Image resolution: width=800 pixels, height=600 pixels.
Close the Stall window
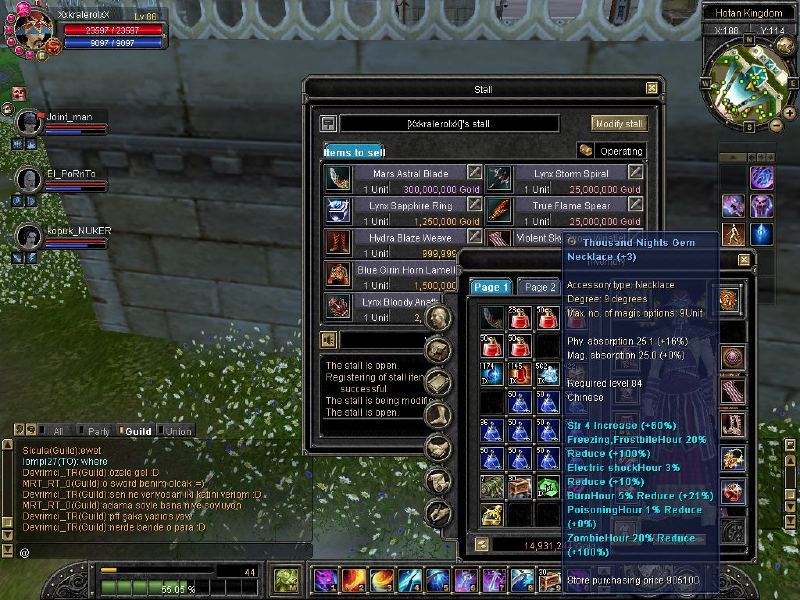tap(652, 88)
